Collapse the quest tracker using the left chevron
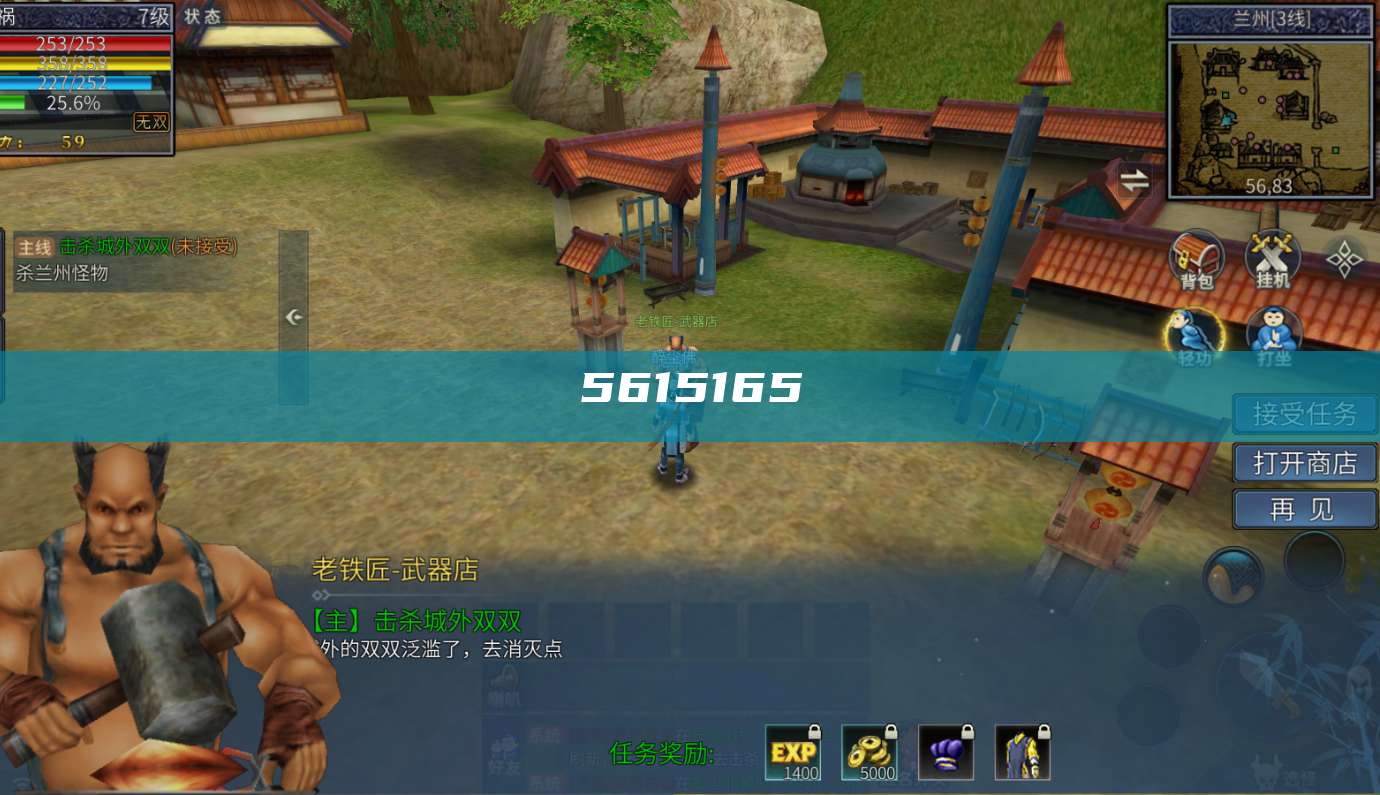1380x795 pixels. point(292,316)
